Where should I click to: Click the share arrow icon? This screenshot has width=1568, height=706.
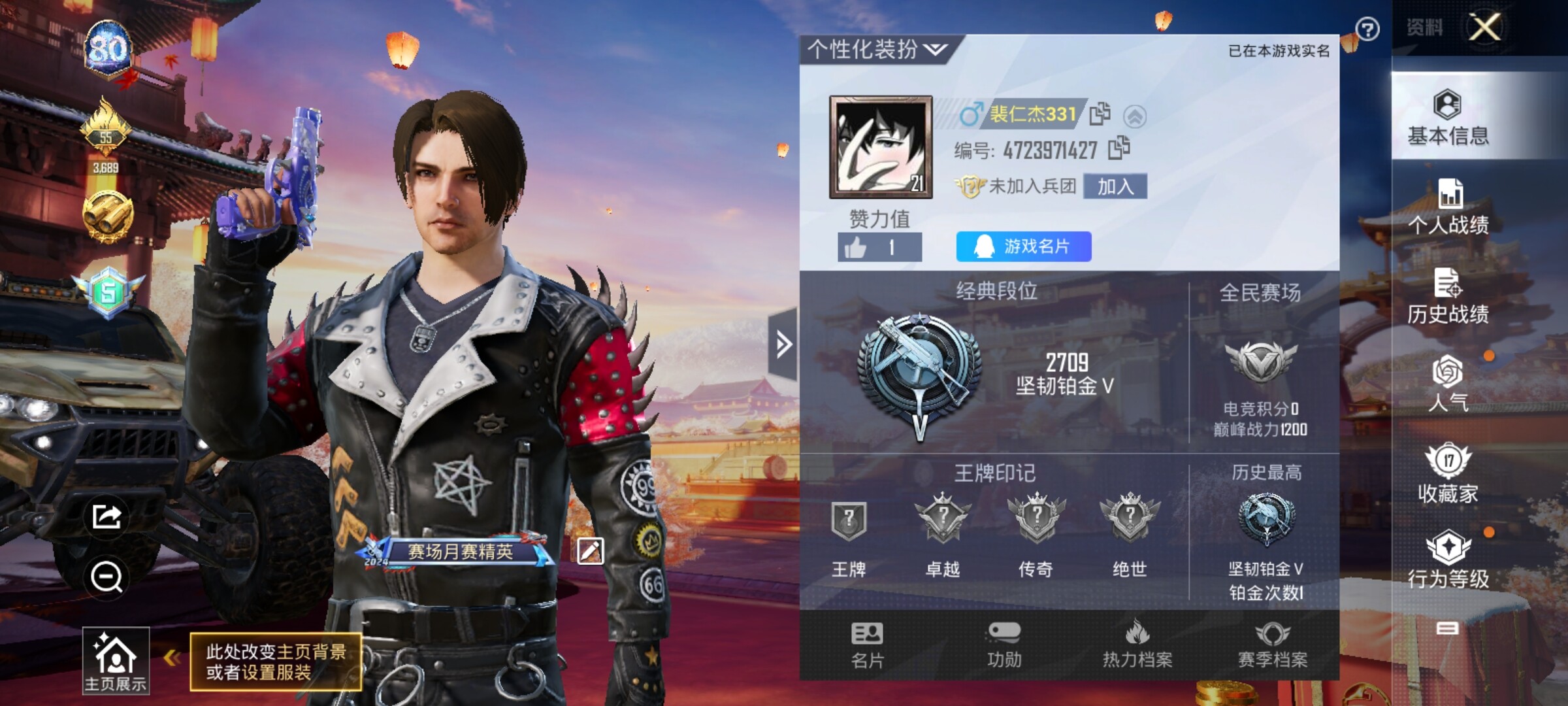point(106,516)
